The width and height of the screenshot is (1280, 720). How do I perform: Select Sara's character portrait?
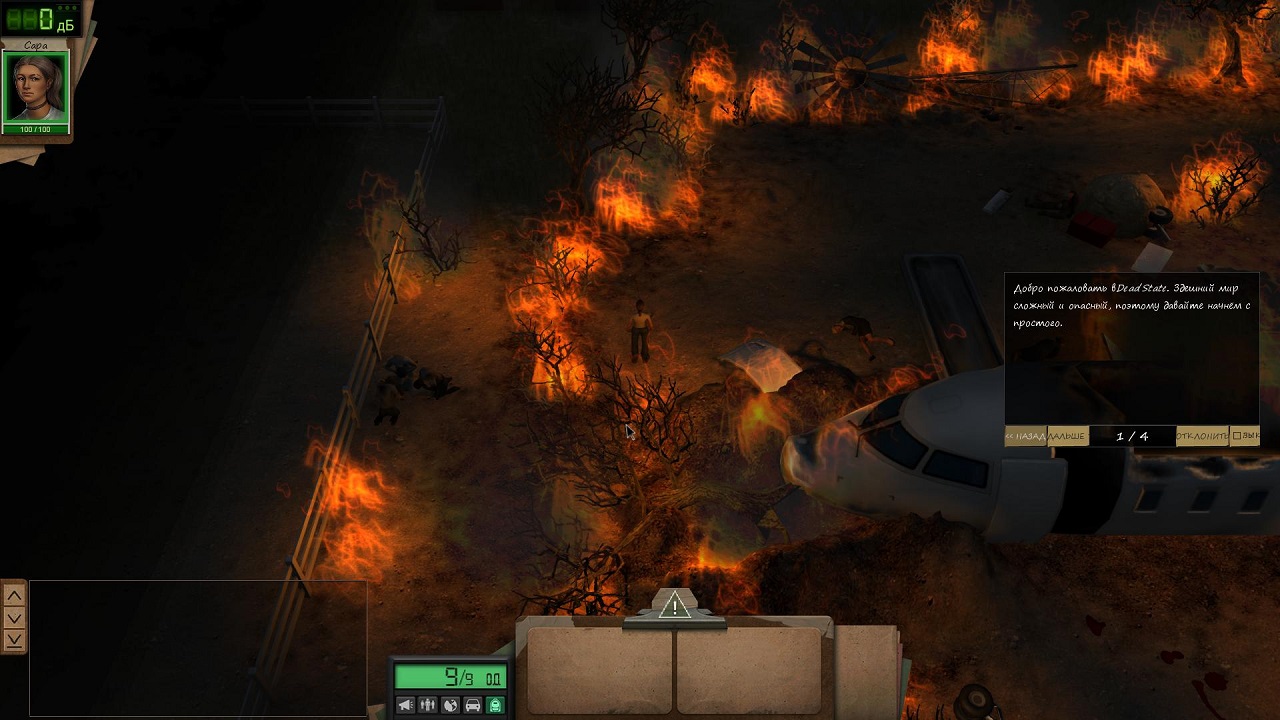point(36,88)
